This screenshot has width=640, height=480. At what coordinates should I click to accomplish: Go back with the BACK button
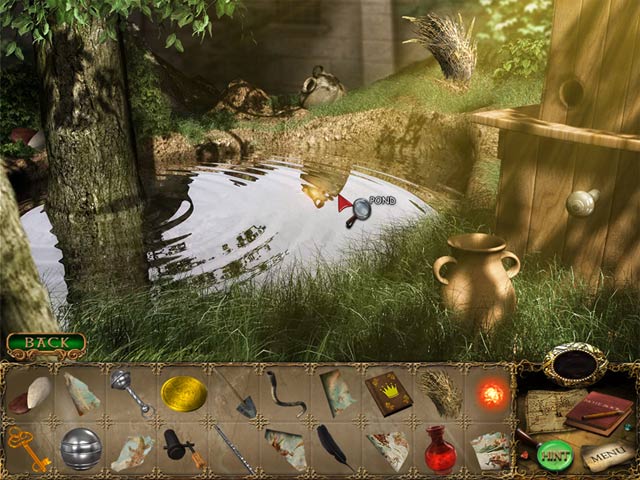pyautogui.click(x=45, y=344)
